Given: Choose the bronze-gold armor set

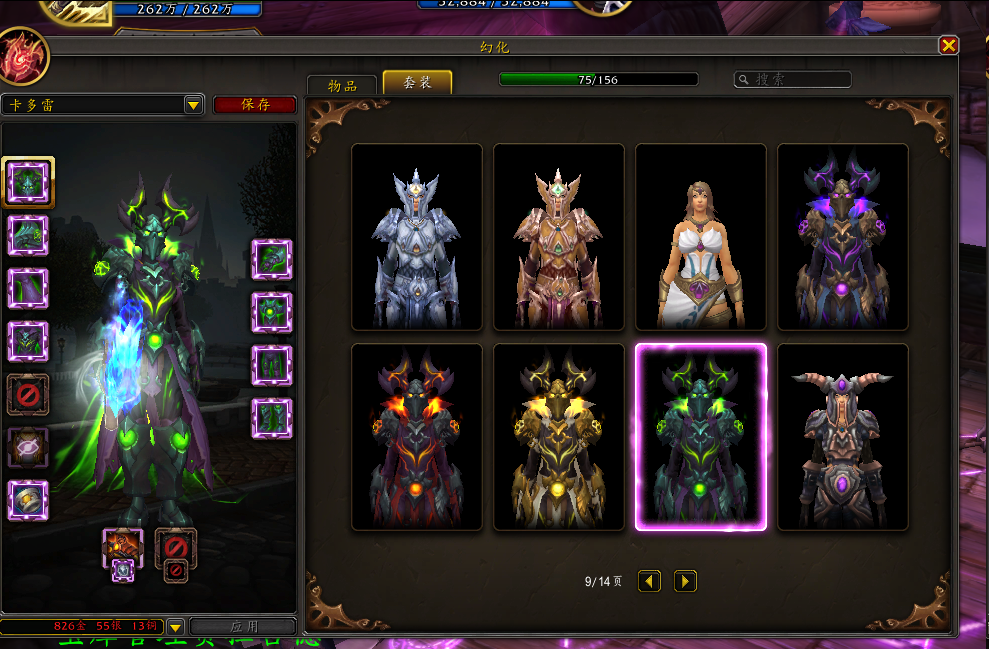Looking at the screenshot, I should point(559,237).
